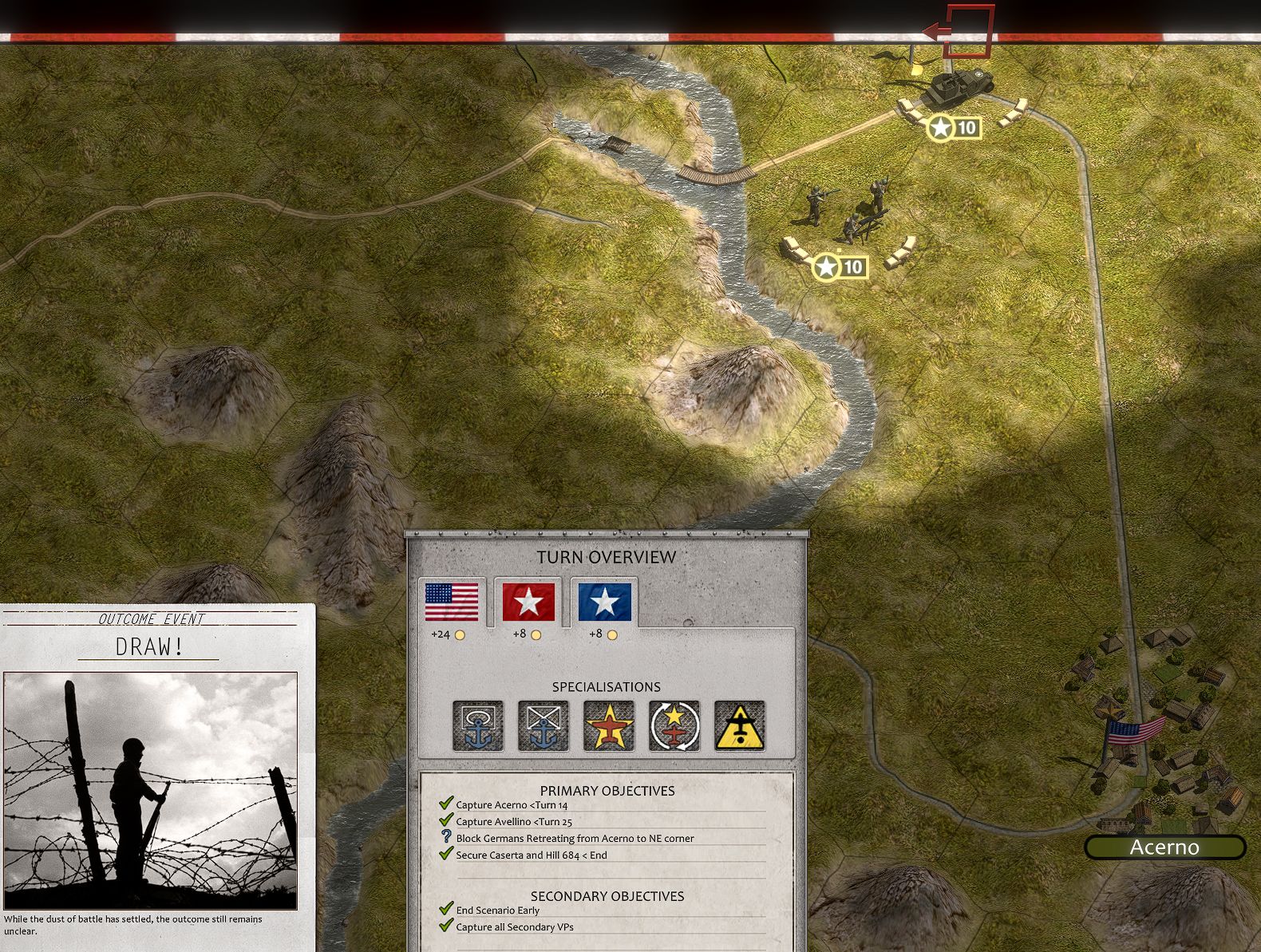Toggle the Capture Acerno objective checkmark
1261x952 pixels.
445,805
